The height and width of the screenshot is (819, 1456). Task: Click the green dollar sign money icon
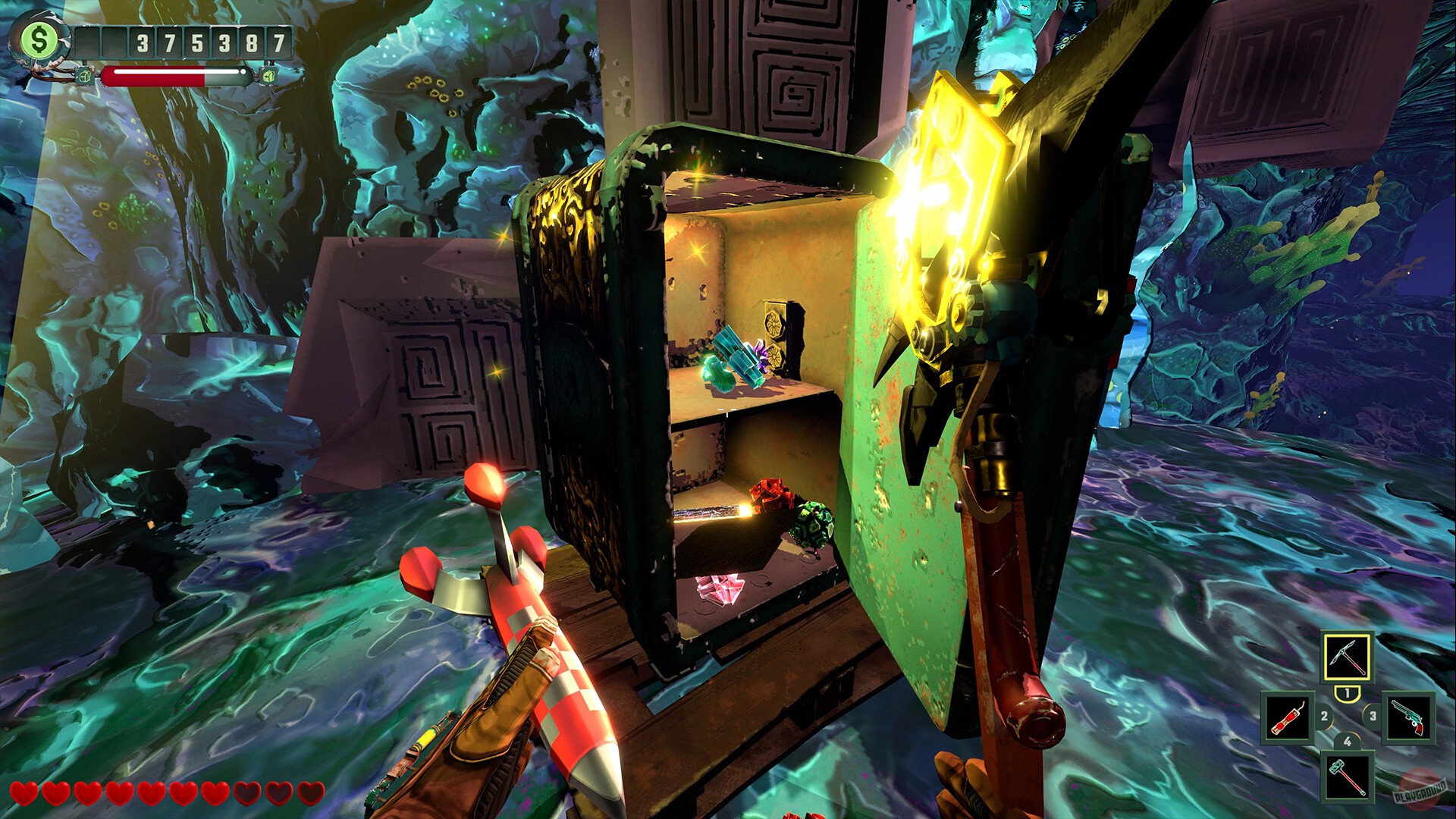pyautogui.click(x=39, y=39)
